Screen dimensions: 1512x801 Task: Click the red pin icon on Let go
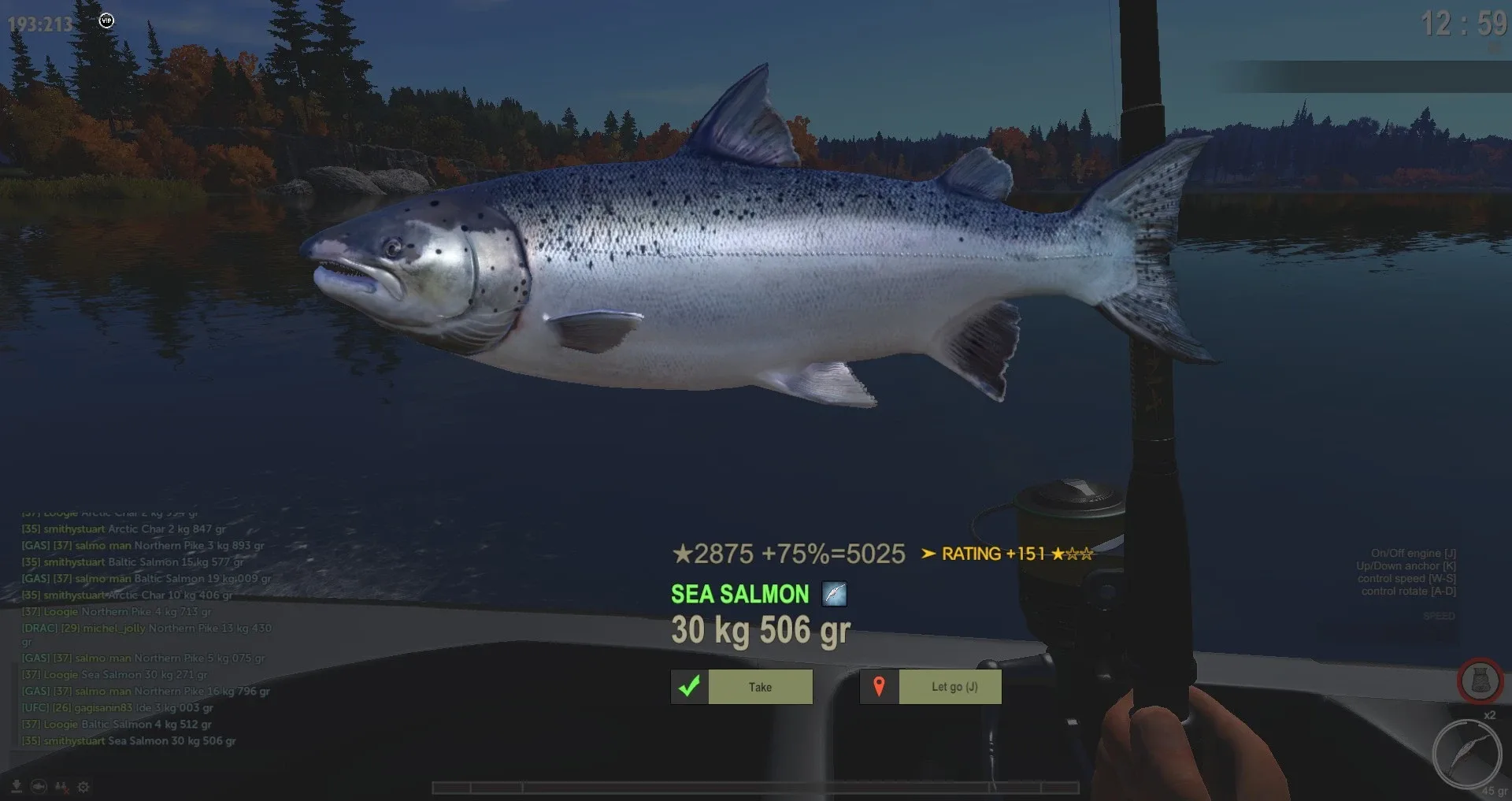[880, 686]
